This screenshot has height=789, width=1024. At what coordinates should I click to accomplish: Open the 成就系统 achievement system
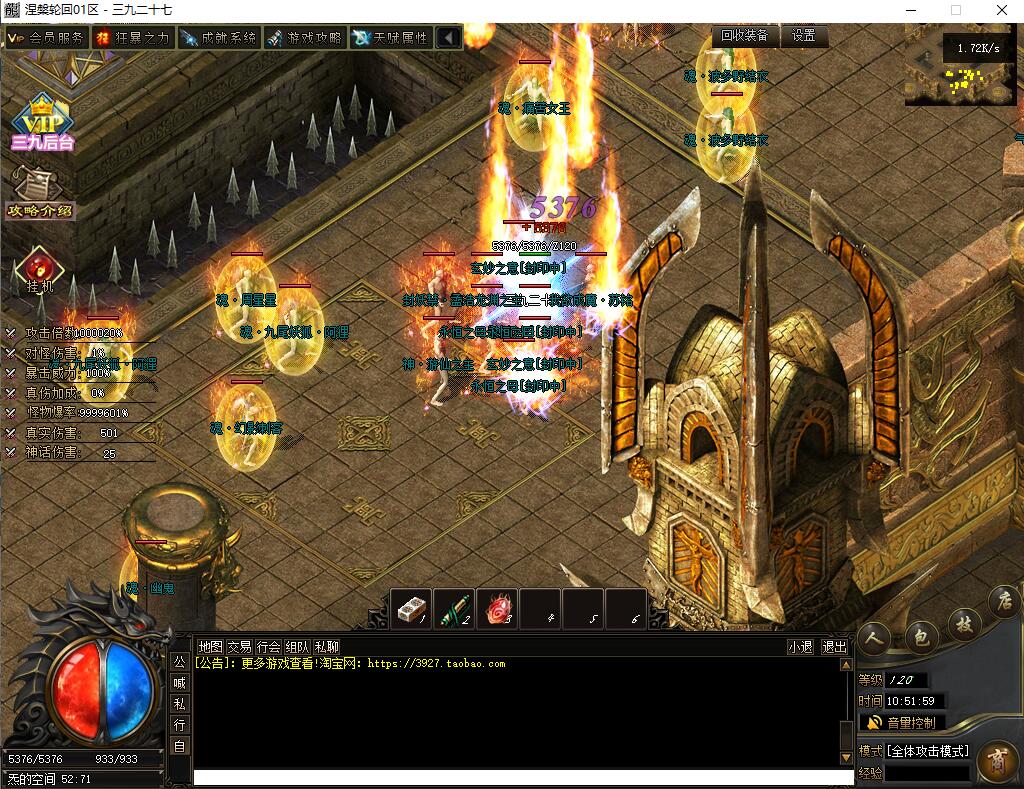[218, 37]
